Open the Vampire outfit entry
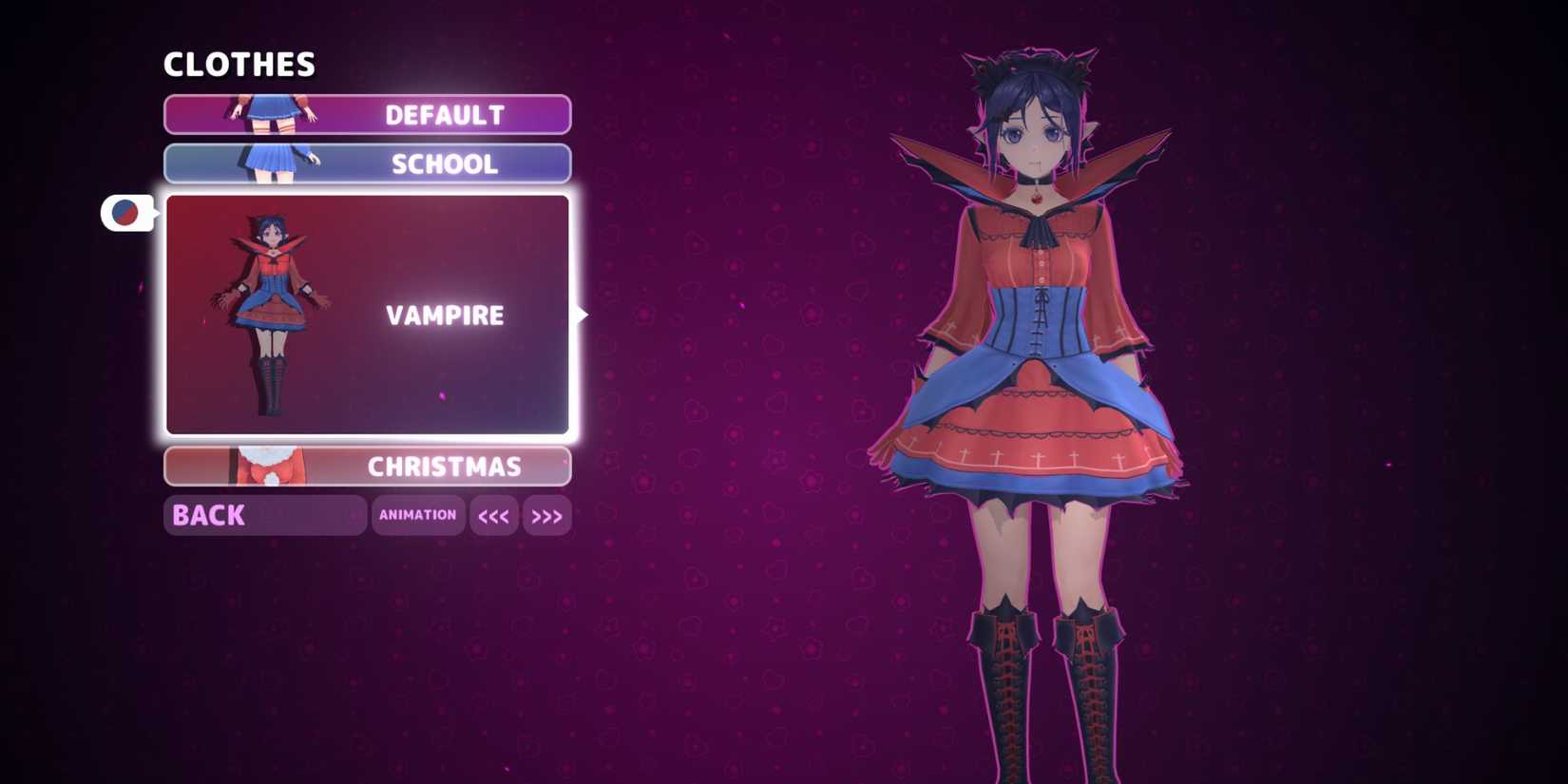1568x784 pixels. click(x=443, y=314)
